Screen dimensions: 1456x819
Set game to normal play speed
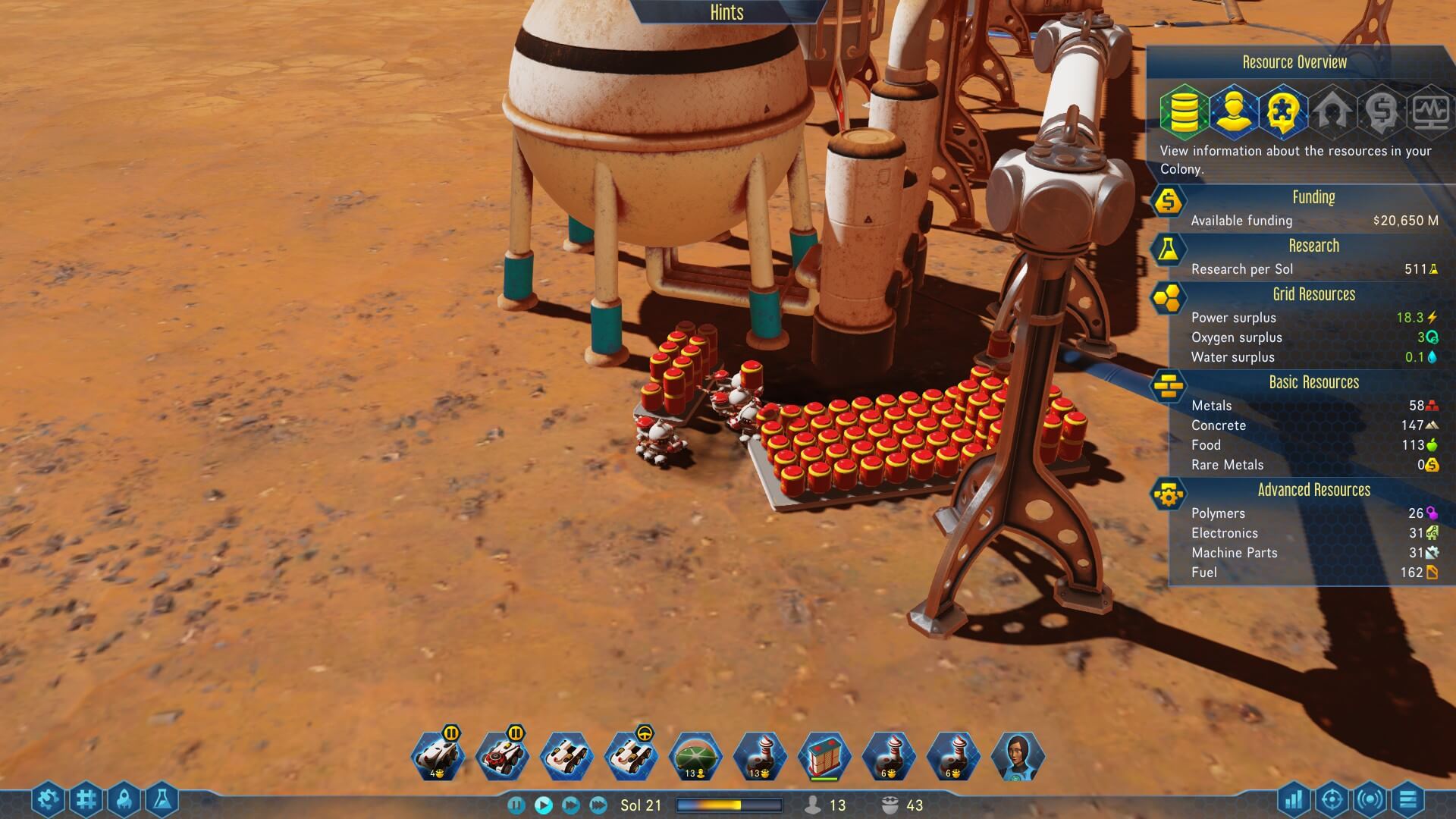click(543, 805)
